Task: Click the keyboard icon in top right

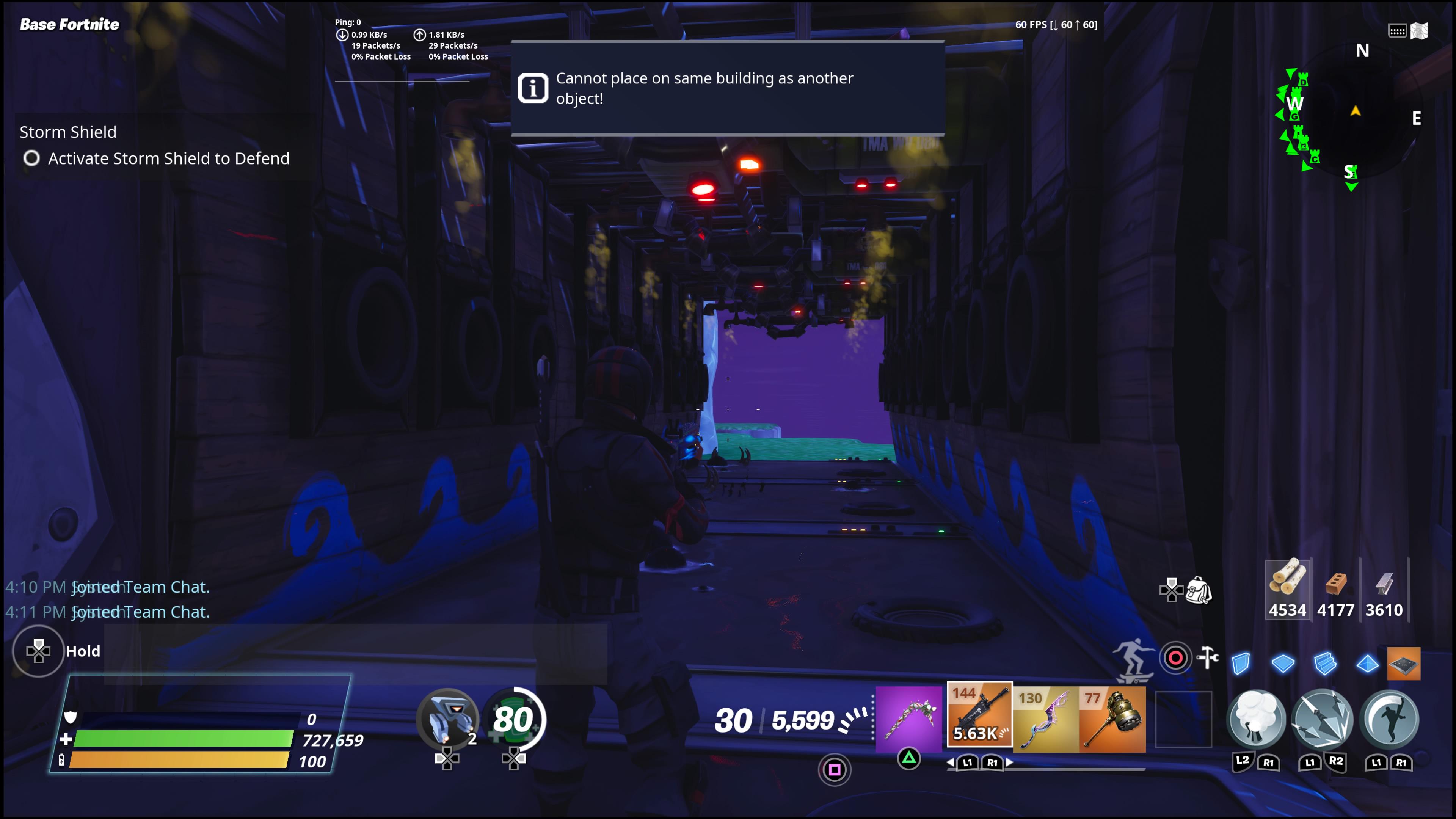Action: coord(1397,31)
